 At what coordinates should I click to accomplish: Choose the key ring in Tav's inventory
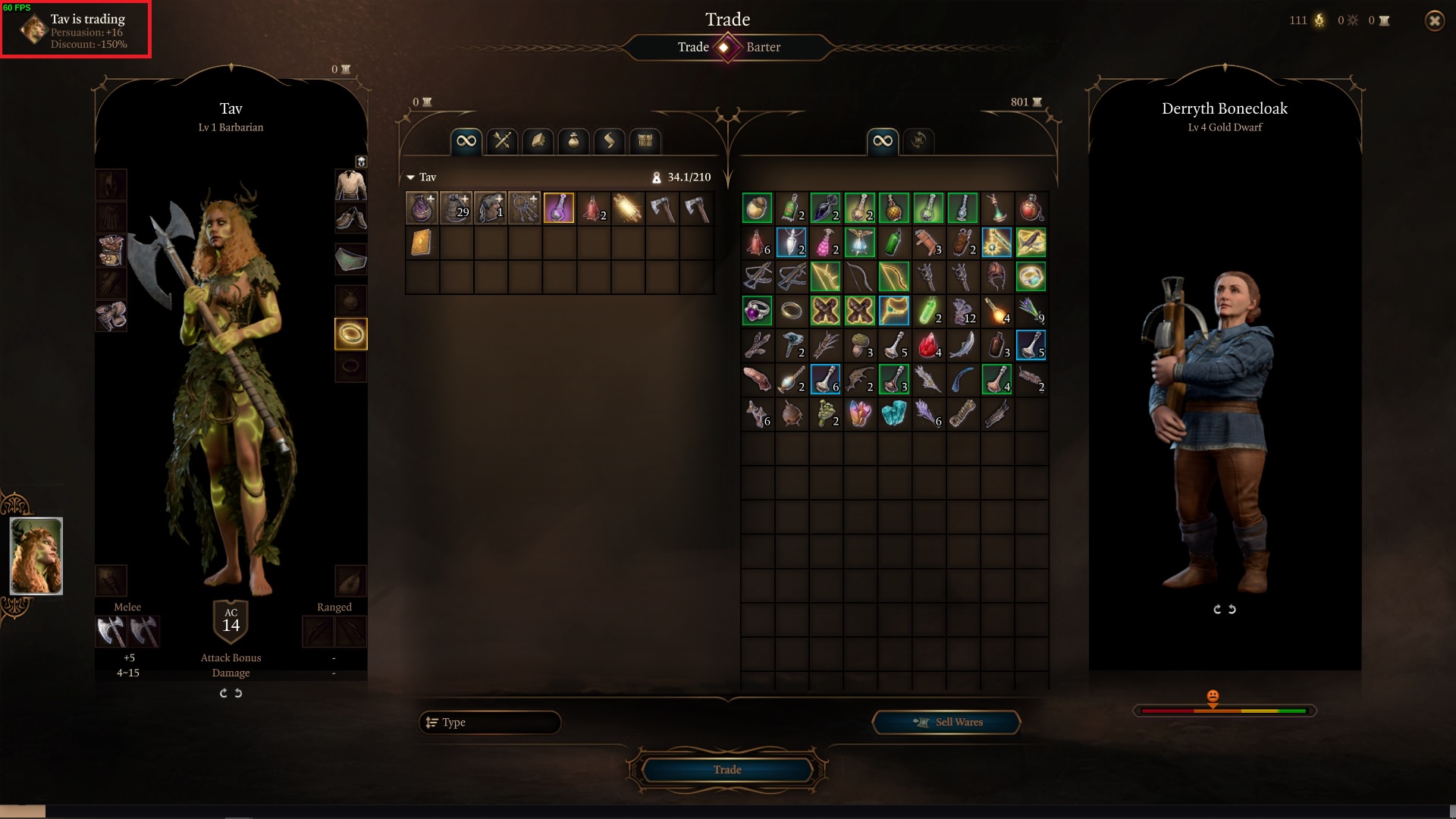coord(524,208)
